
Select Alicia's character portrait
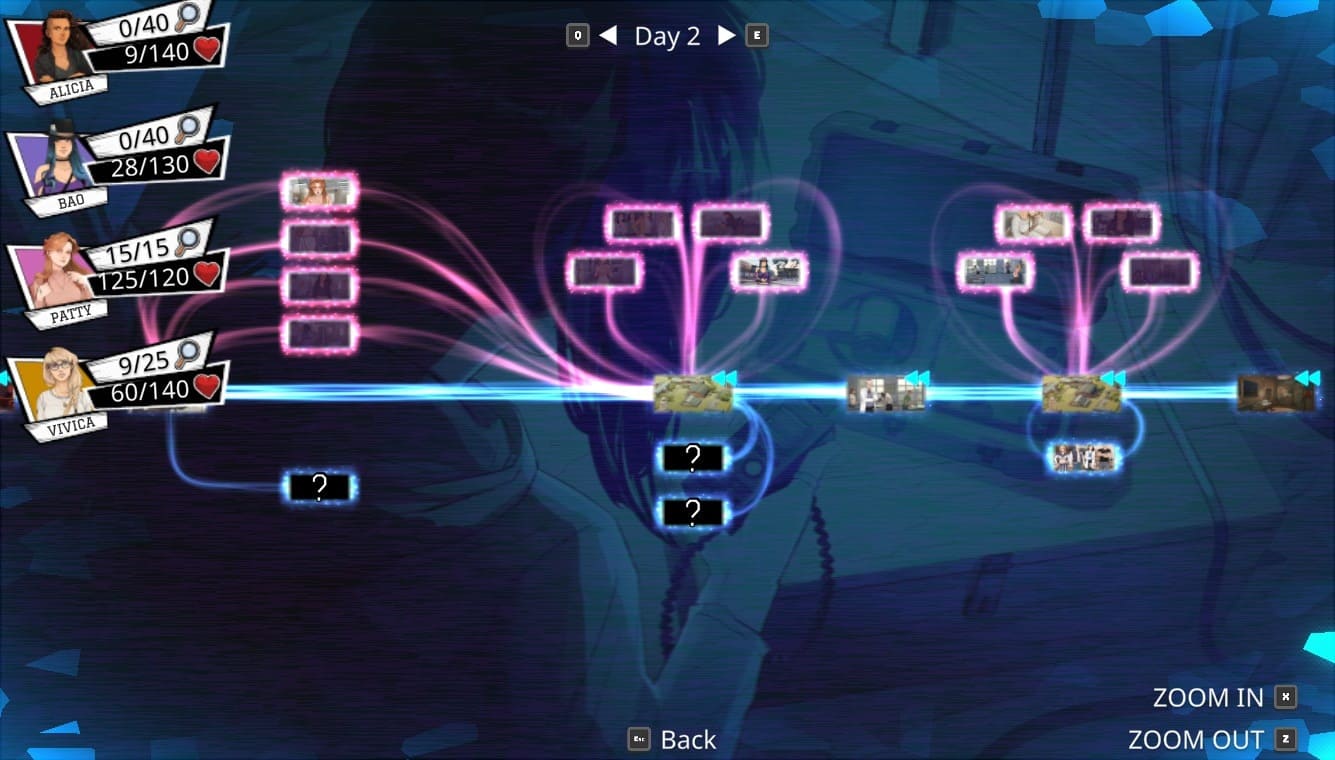62,50
